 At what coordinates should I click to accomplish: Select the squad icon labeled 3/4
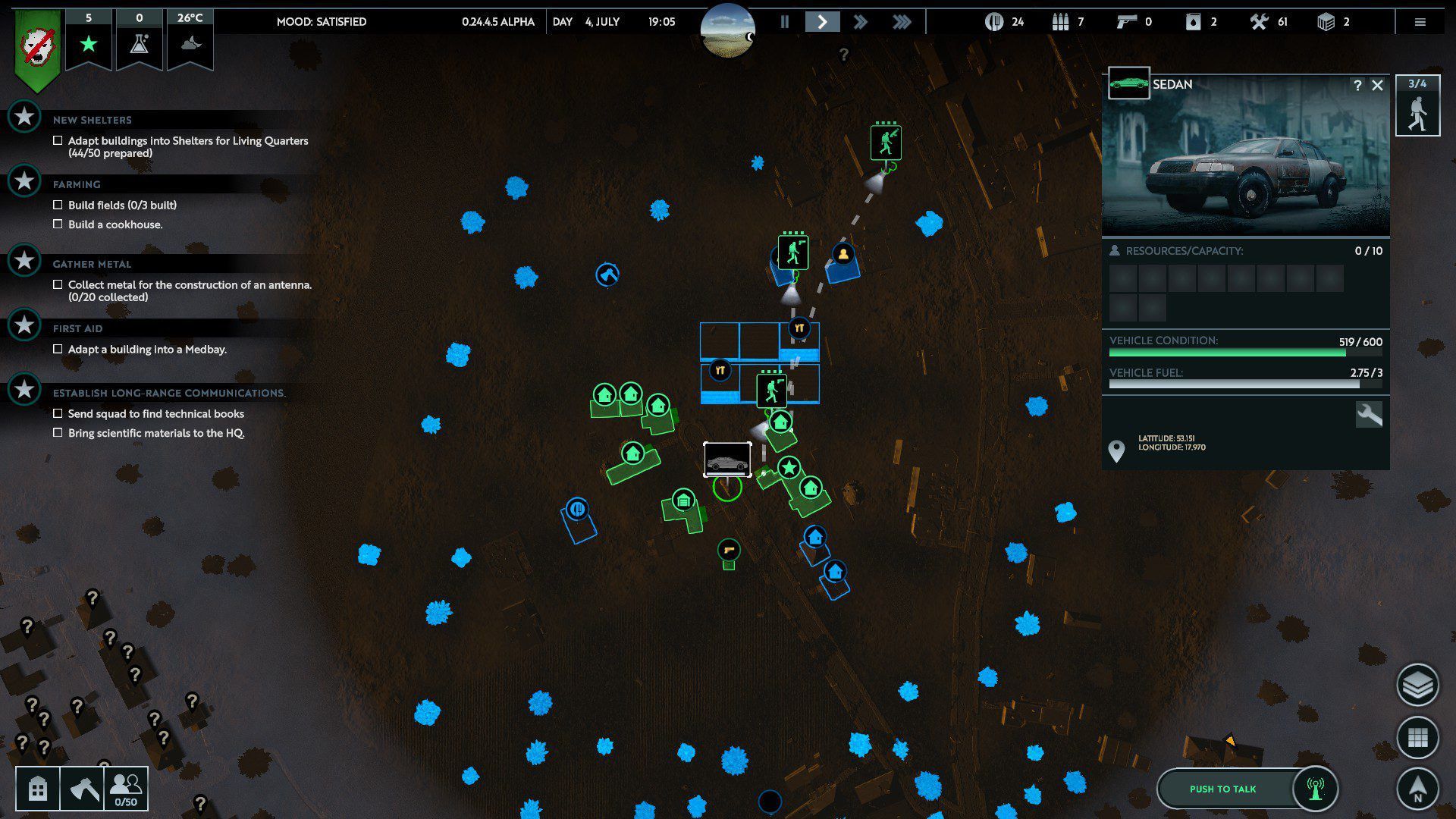(1417, 106)
